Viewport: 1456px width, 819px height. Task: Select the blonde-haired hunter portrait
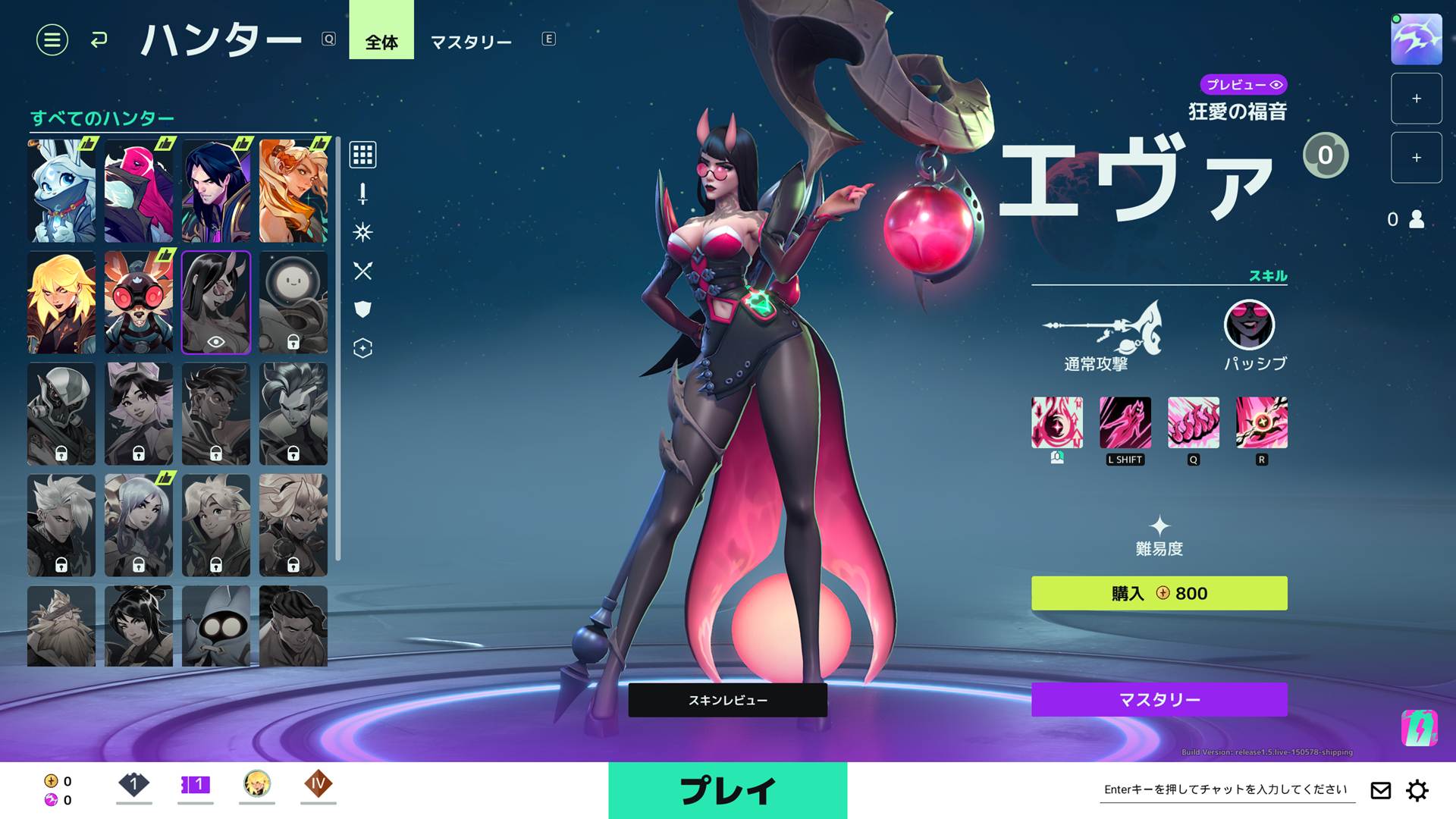pos(61,303)
